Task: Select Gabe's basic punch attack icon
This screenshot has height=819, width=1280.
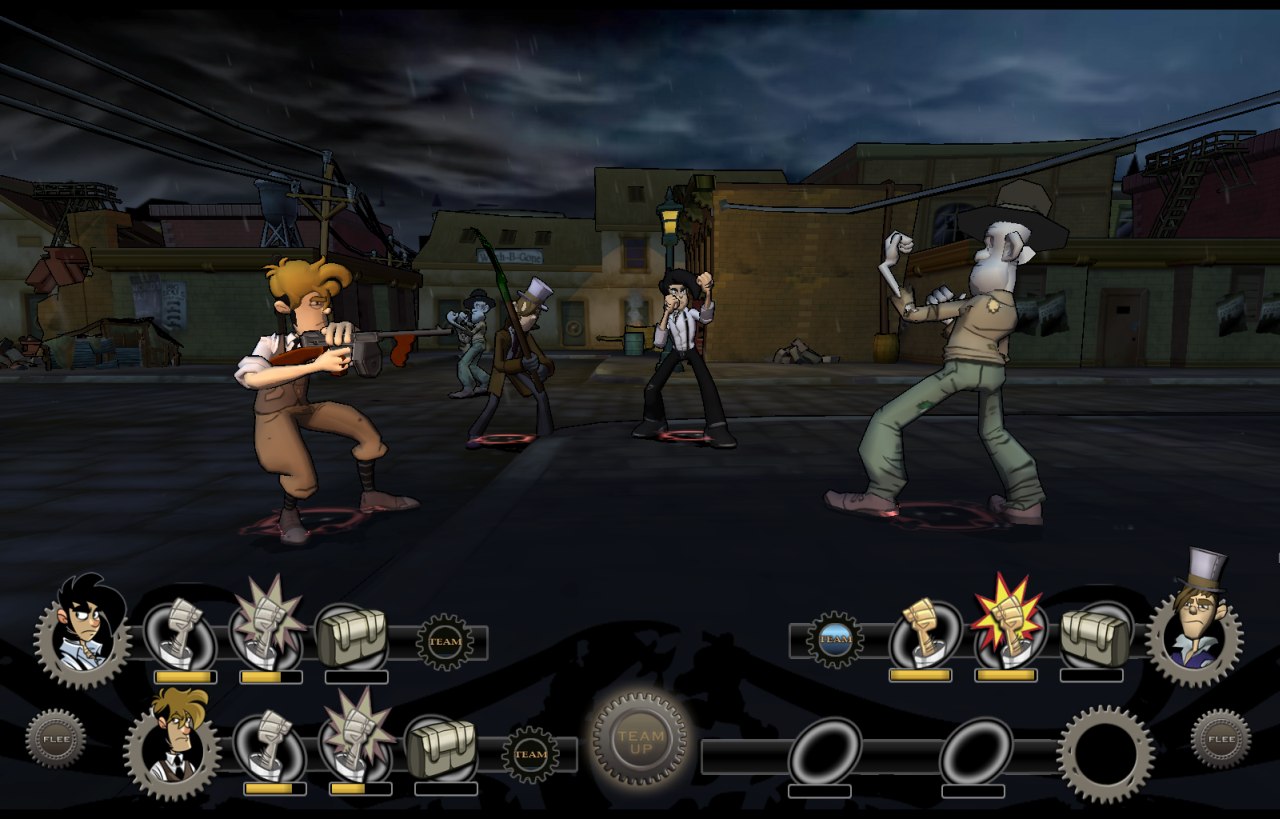Action: click(x=270, y=742)
